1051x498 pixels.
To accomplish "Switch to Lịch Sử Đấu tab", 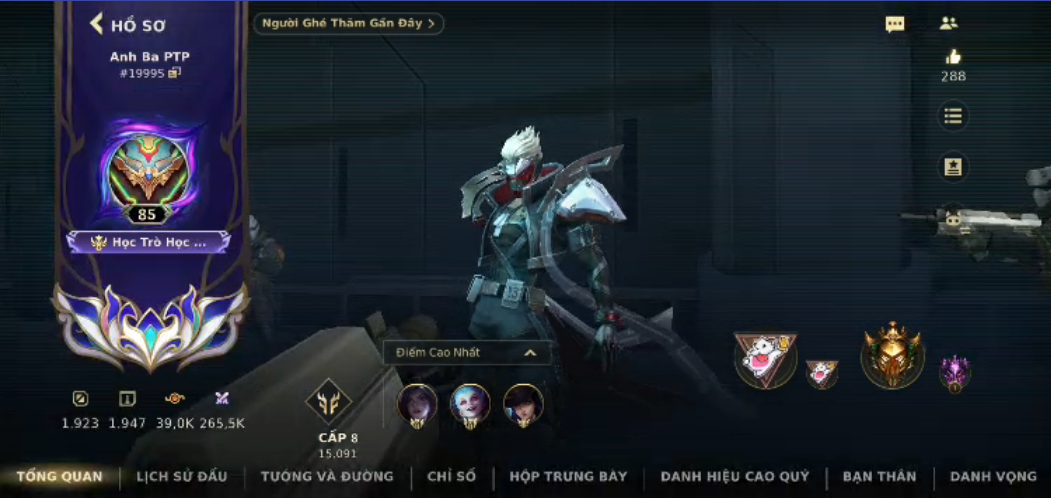I will click(x=182, y=477).
